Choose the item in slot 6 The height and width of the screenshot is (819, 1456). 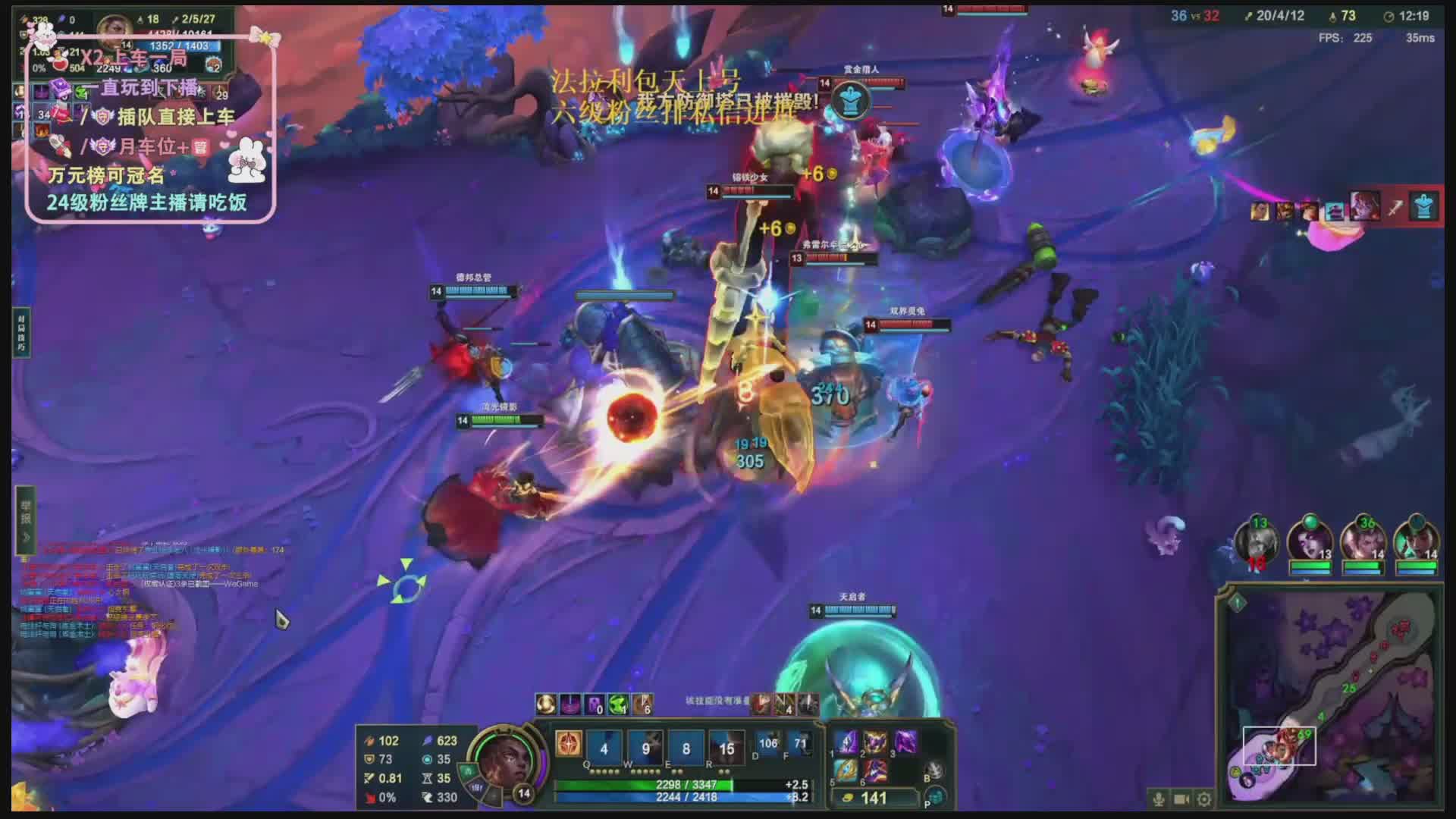click(x=875, y=772)
